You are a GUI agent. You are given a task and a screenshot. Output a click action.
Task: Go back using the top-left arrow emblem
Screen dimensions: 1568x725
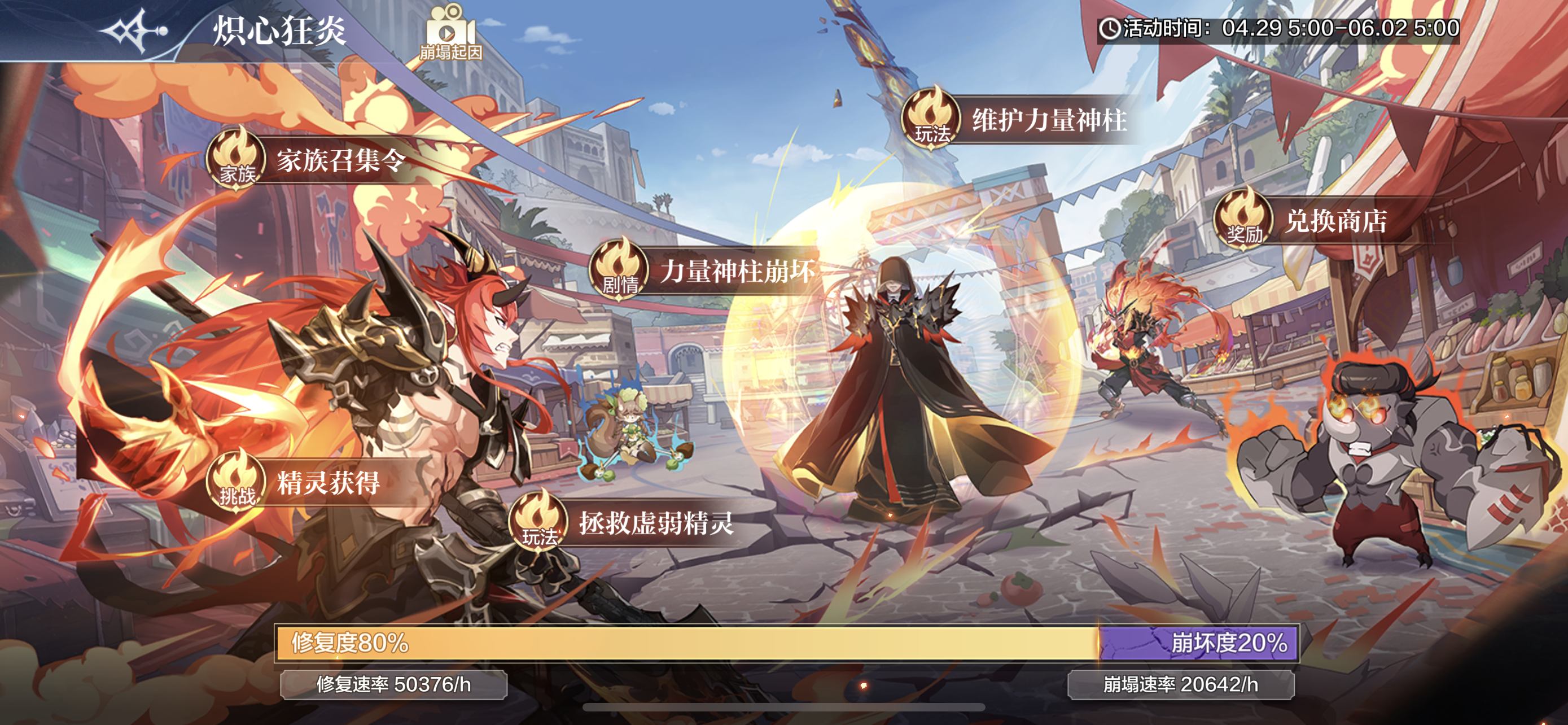[x=133, y=30]
